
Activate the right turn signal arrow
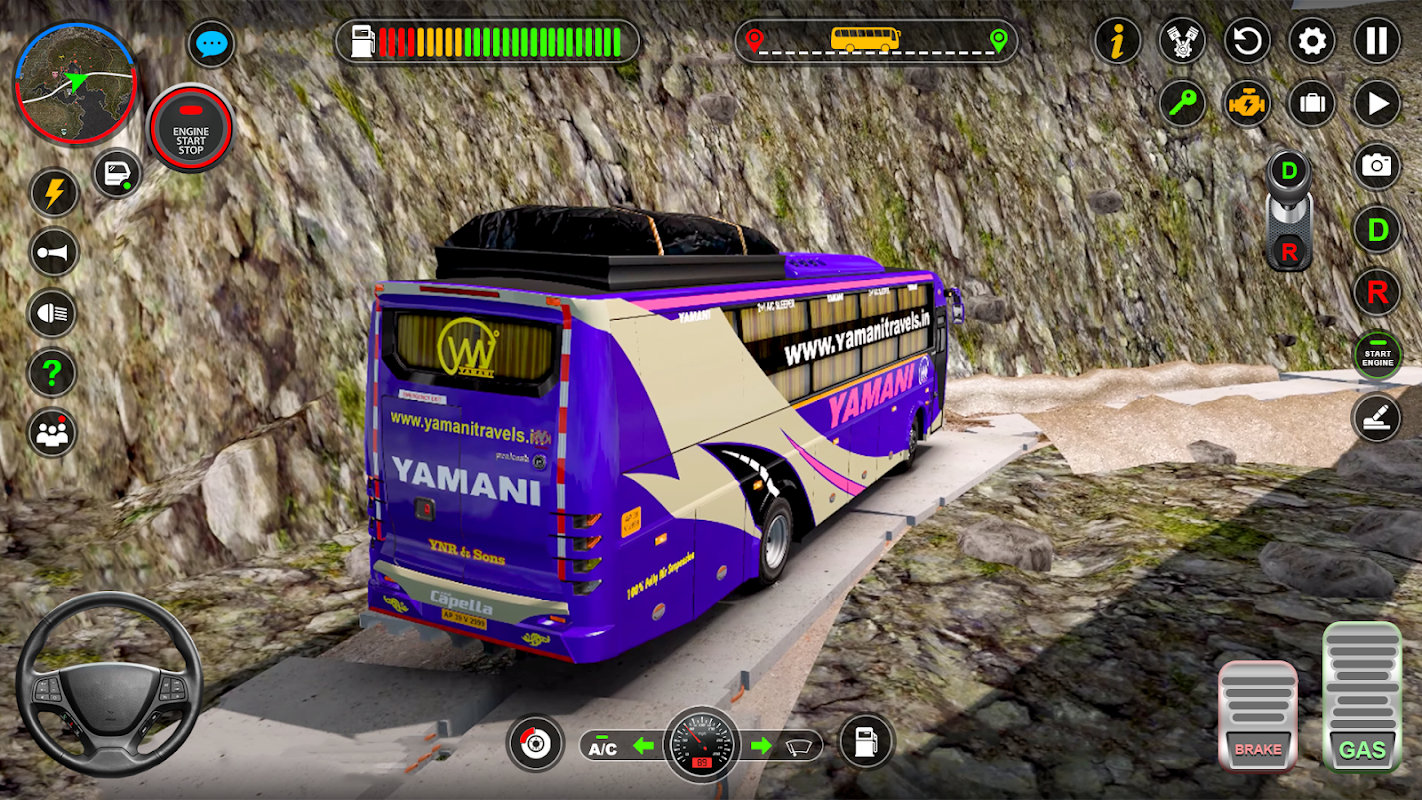click(x=762, y=745)
